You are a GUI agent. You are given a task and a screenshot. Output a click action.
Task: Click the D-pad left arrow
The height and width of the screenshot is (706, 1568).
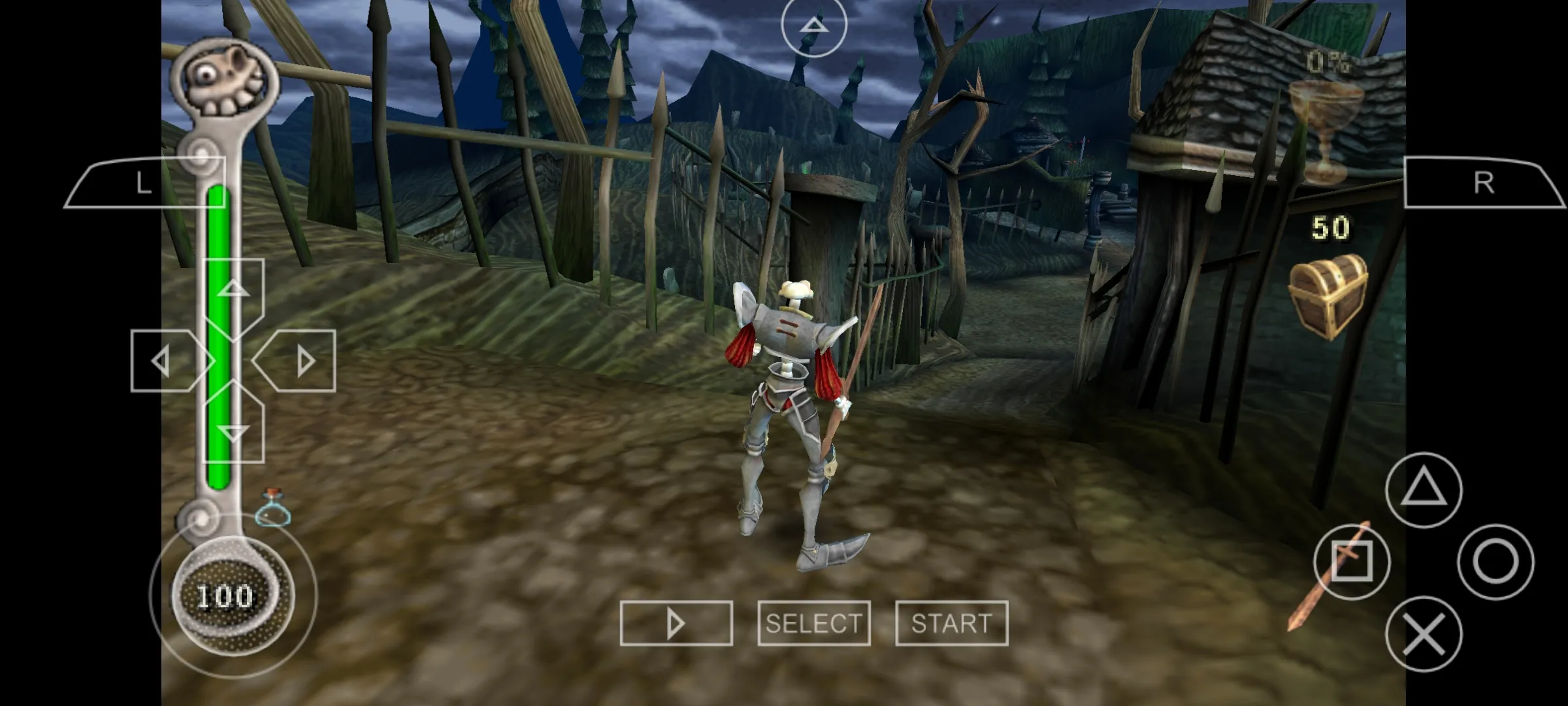pyautogui.click(x=165, y=361)
